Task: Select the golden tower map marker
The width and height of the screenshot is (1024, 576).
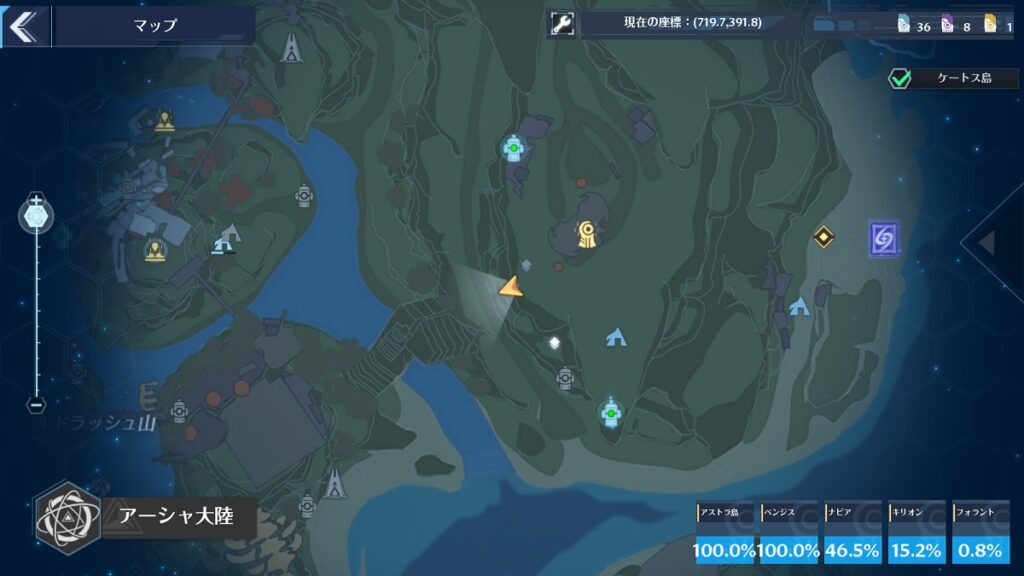Action: pos(586,235)
